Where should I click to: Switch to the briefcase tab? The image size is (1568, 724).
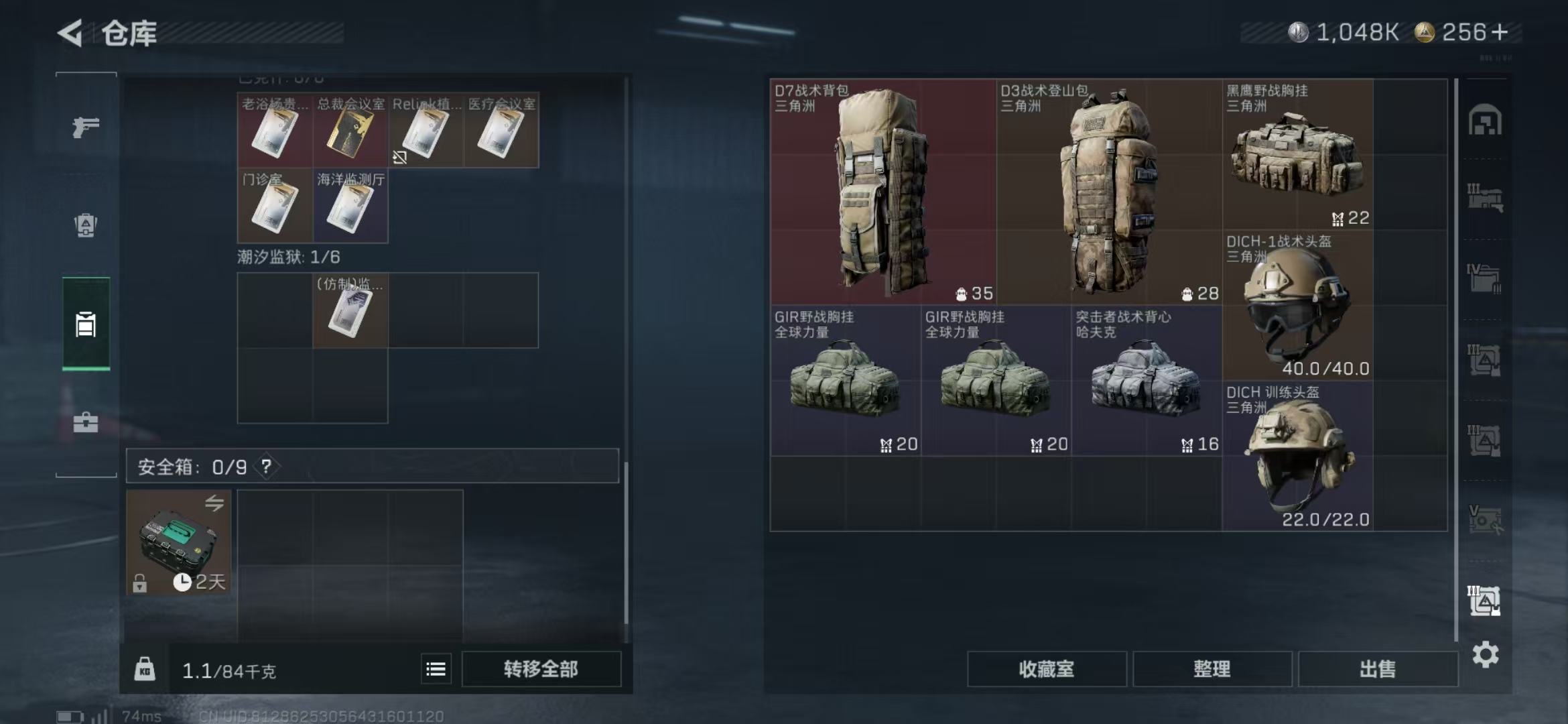click(86, 422)
